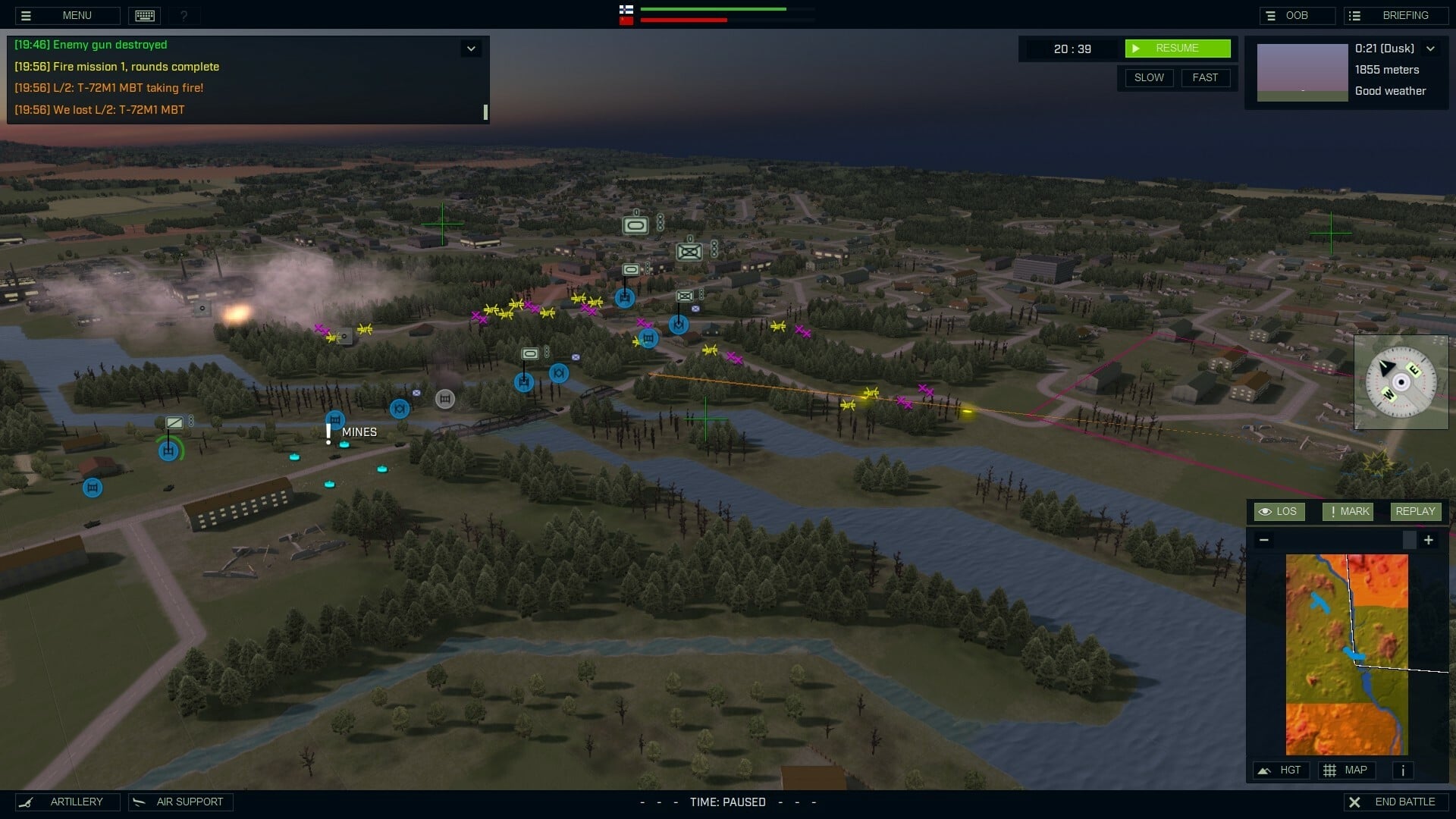This screenshot has height=819, width=1456.
Task: Toggle the LOS line-of-sight view
Action: [1279, 511]
